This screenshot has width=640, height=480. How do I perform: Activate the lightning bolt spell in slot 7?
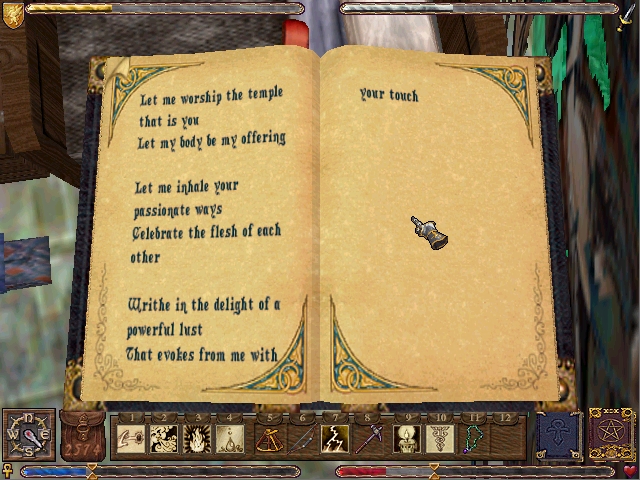[x=335, y=439]
